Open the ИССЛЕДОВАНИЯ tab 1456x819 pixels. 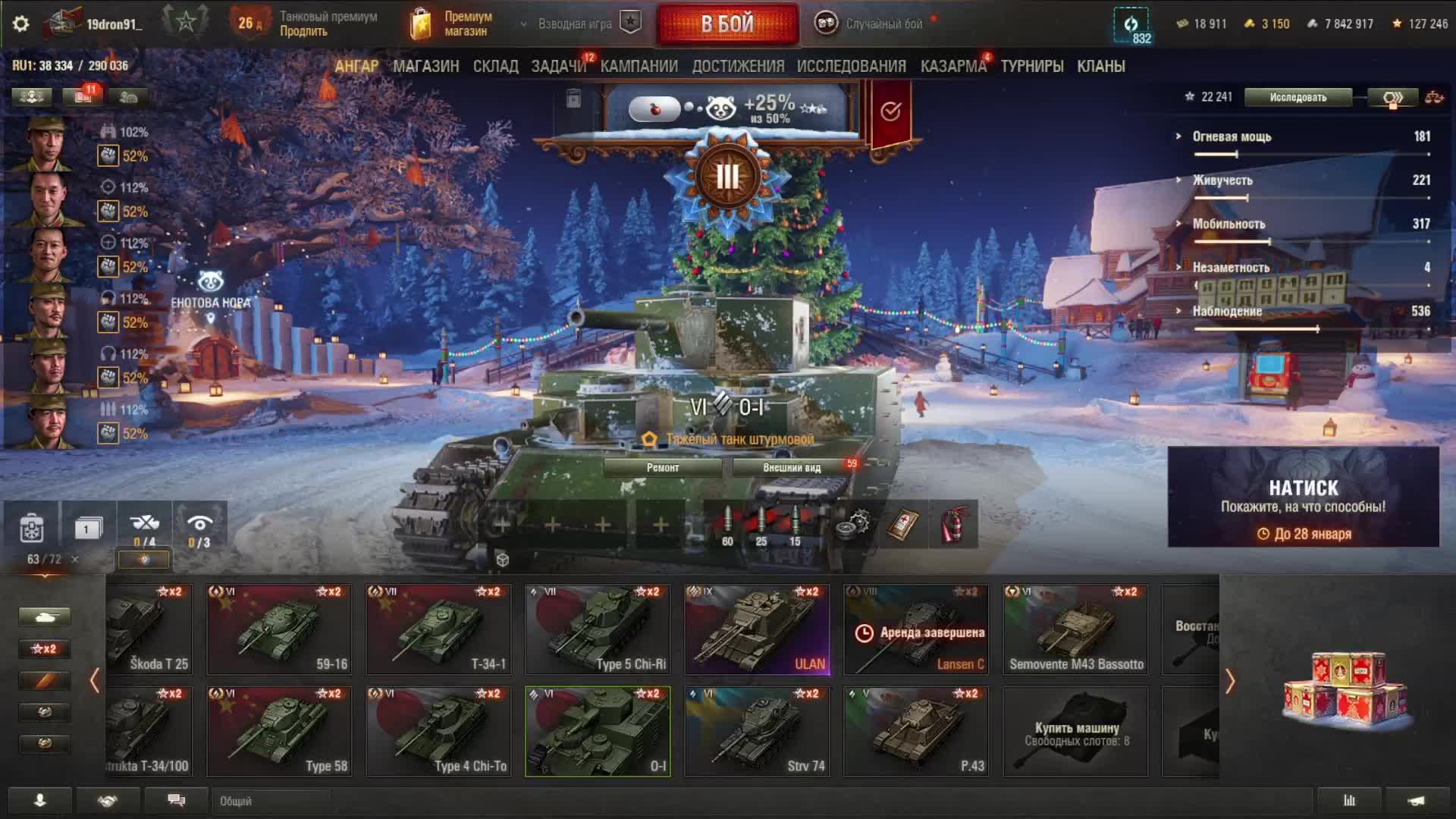[851, 67]
